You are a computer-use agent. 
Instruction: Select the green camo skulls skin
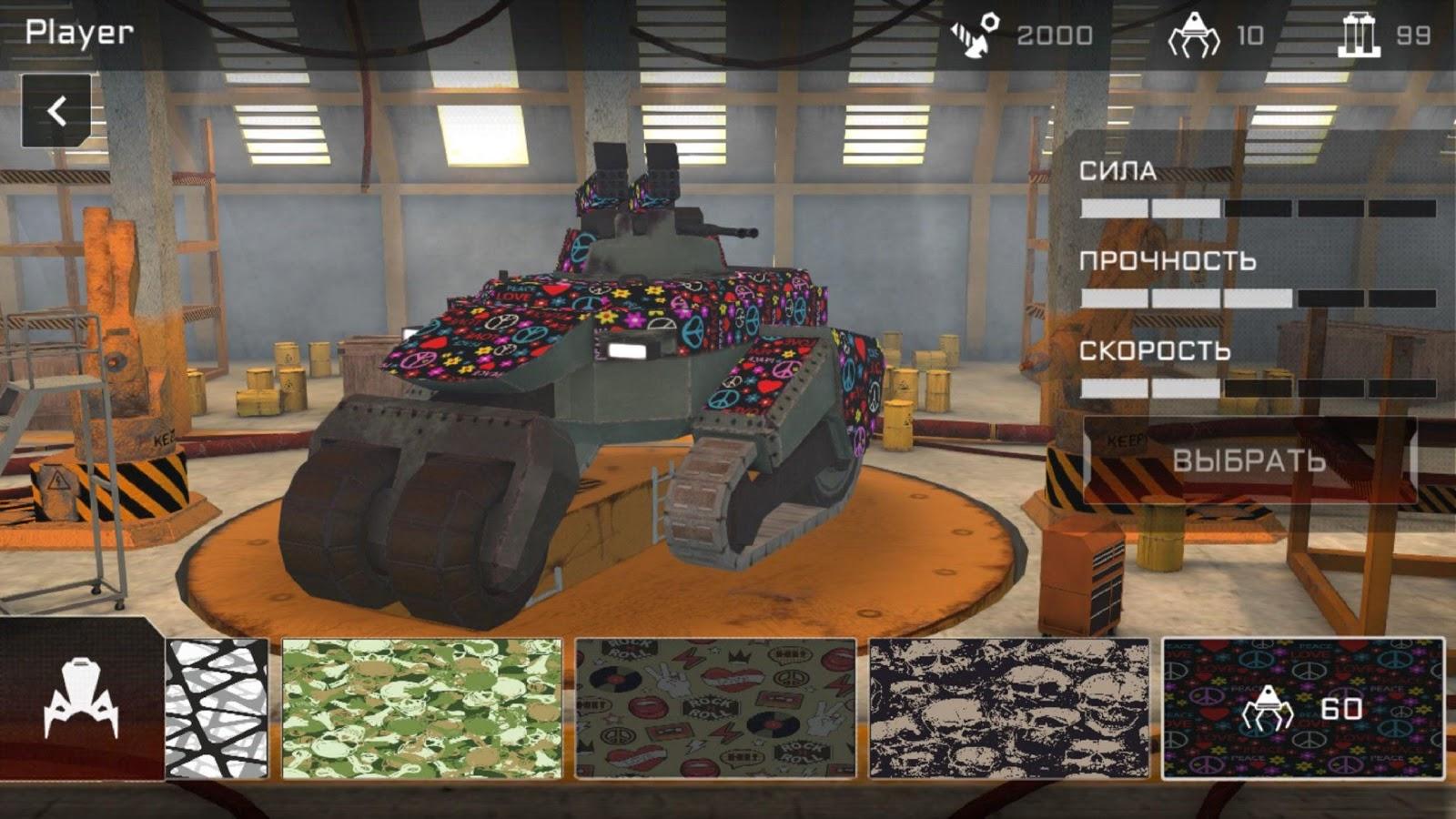pyautogui.click(x=421, y=708)
